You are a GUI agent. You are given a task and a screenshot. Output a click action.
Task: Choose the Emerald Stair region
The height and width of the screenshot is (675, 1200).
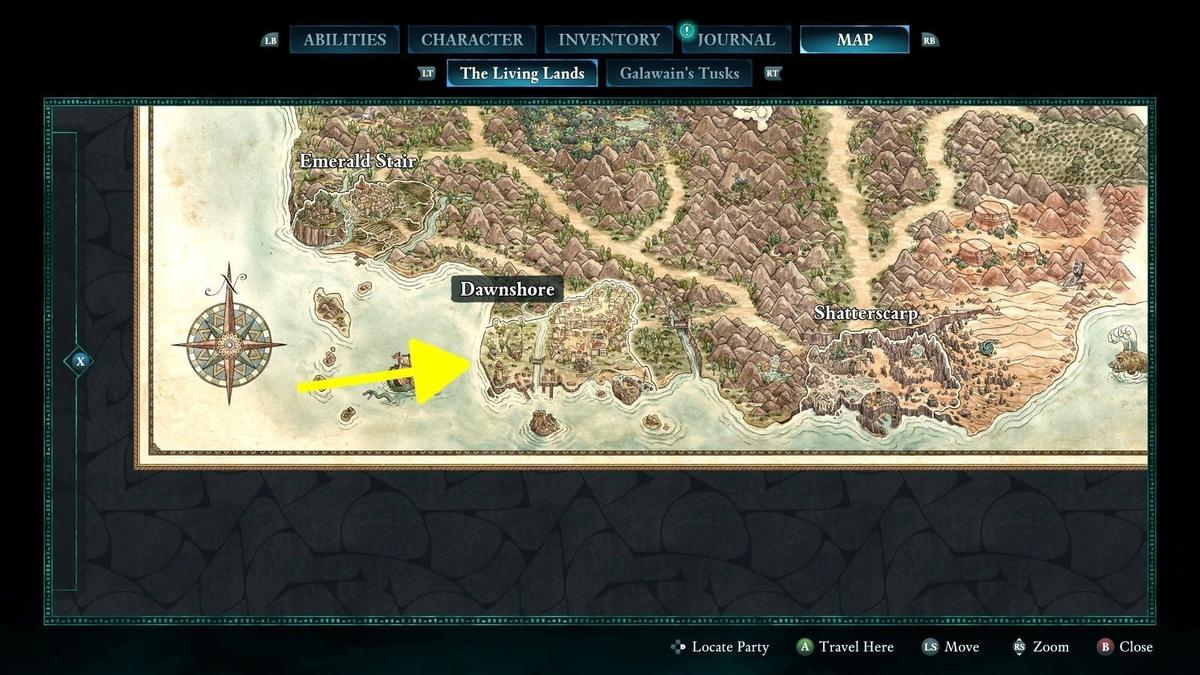358,161
